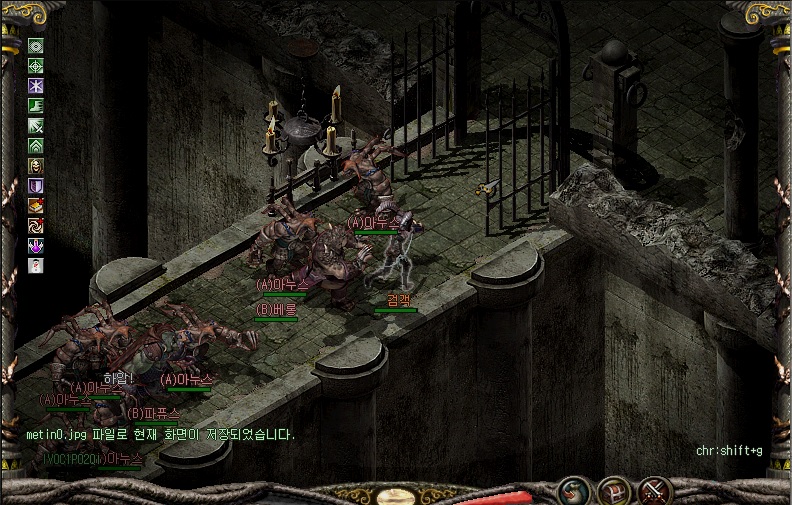Click the green eye buff icon

(36, 46)
